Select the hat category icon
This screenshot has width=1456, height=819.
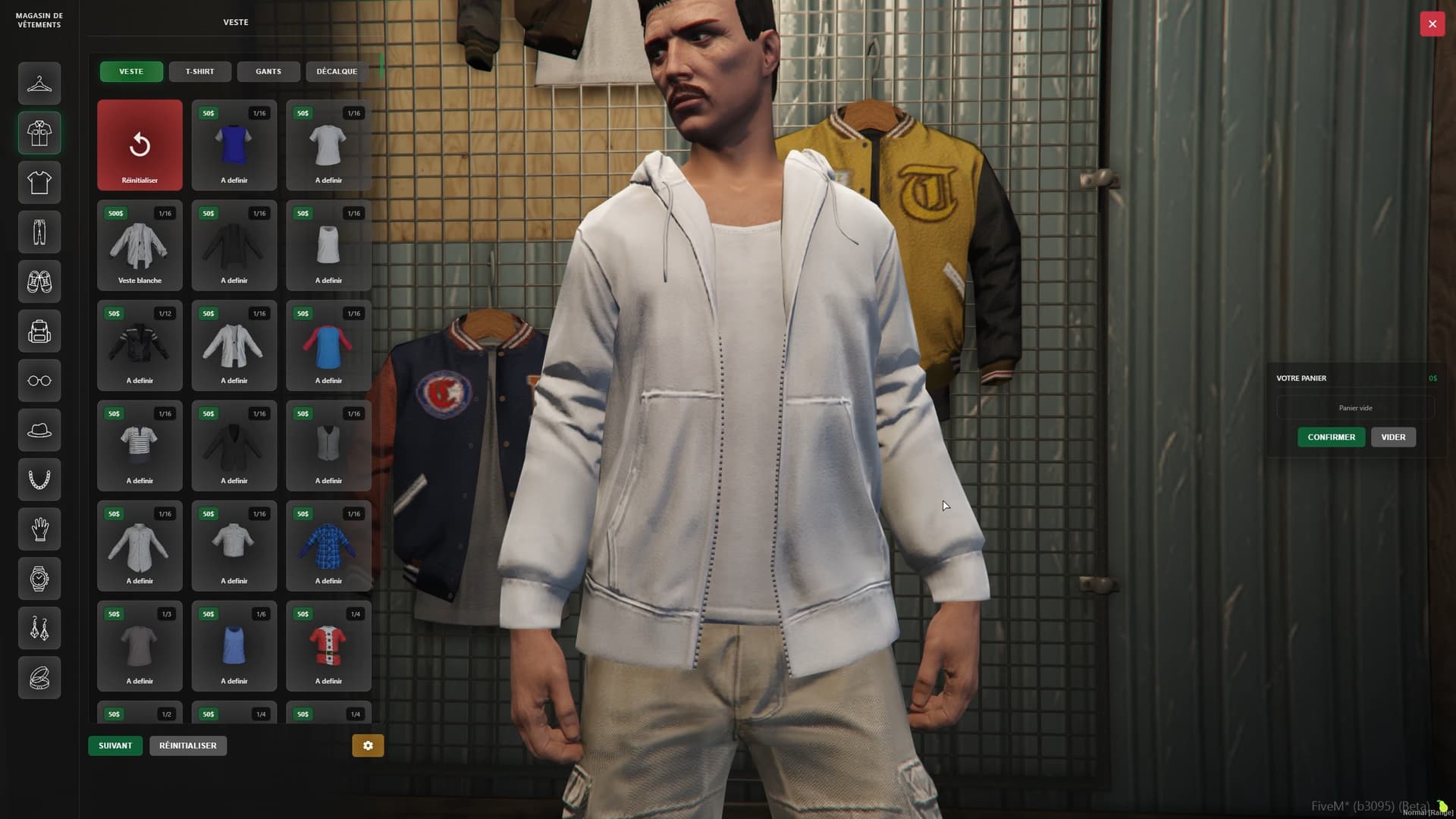[x=39, y=430]
